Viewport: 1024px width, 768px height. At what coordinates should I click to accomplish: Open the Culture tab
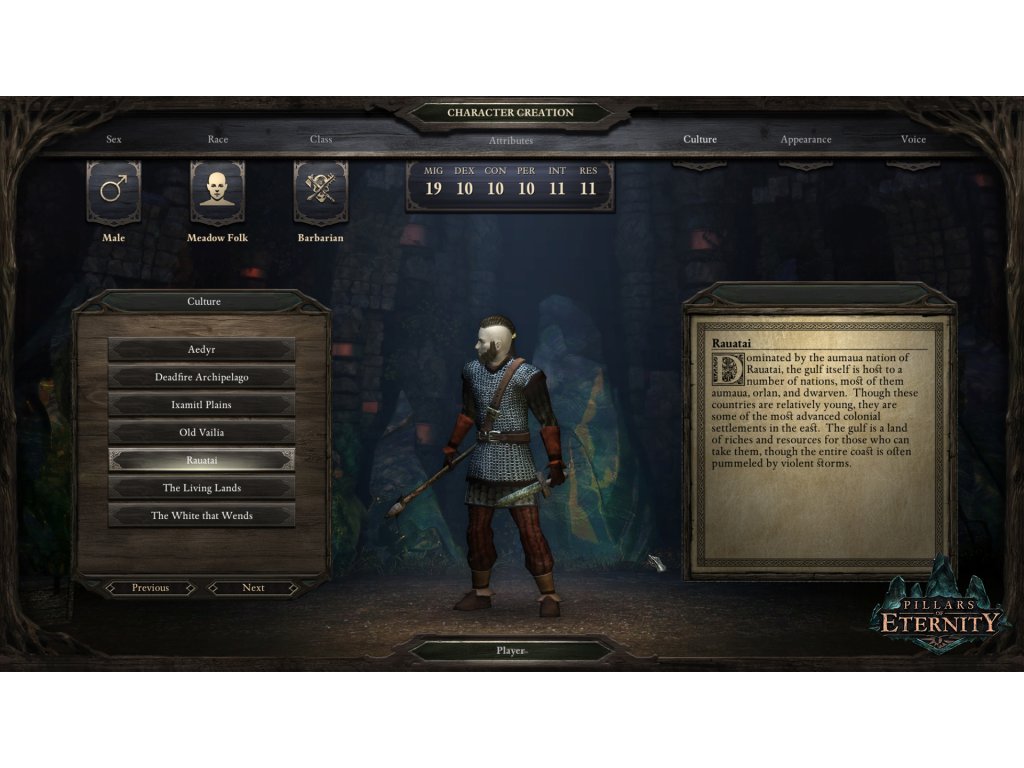700,140
